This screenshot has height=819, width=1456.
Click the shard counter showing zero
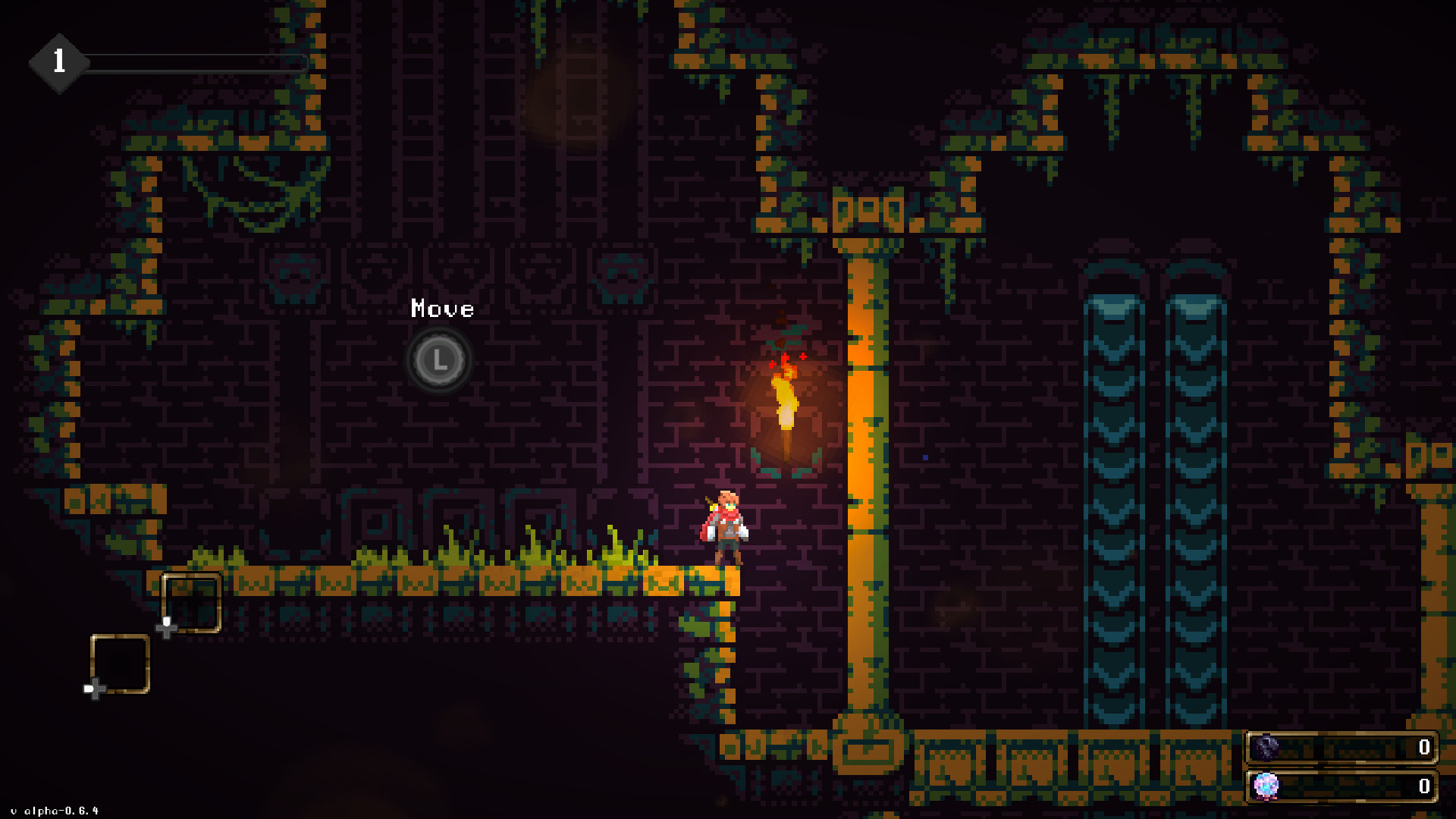pyautogui.click(x=1423, y=745)
